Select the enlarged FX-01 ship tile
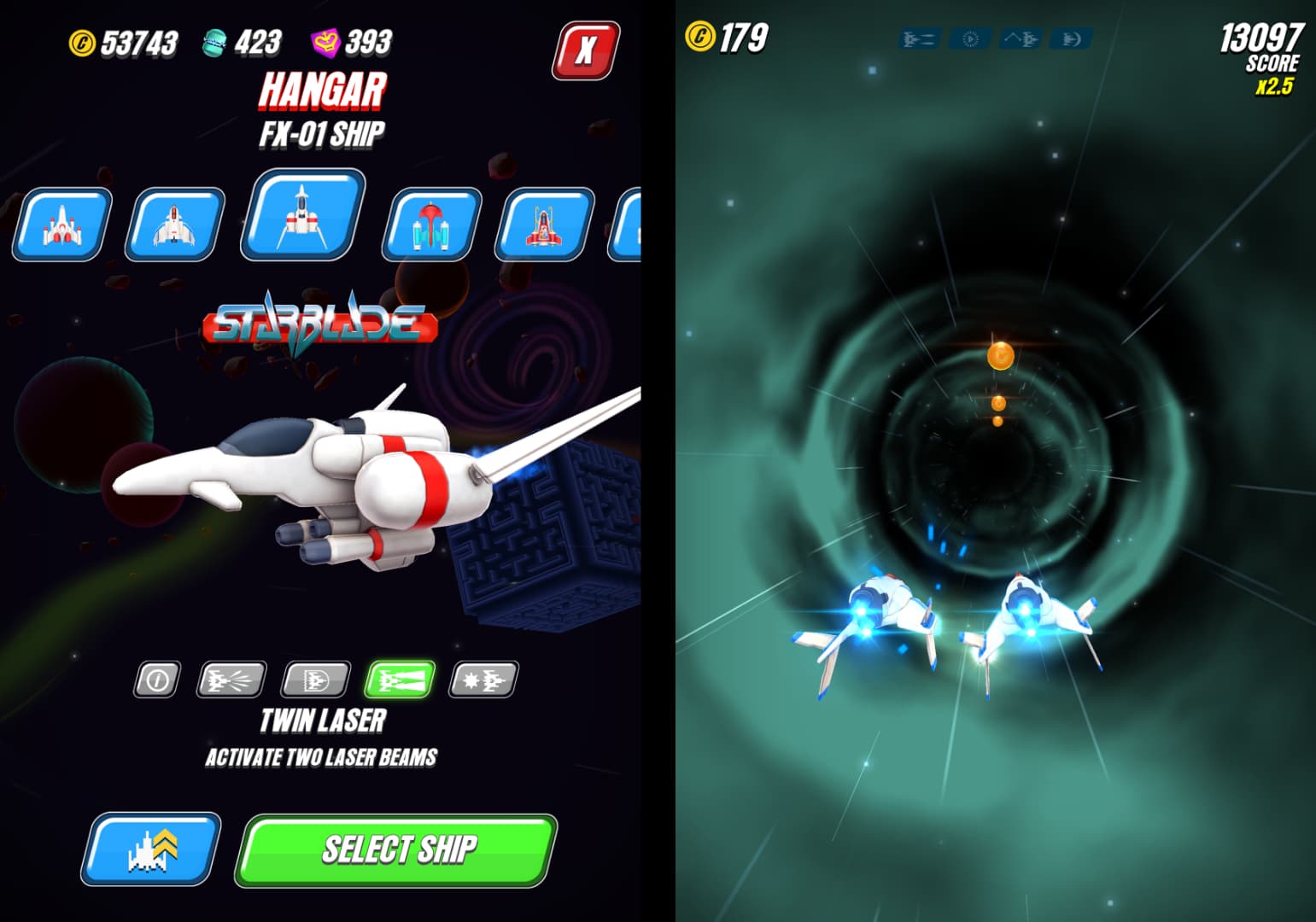1316x922 pixels. tap(303, 215)
